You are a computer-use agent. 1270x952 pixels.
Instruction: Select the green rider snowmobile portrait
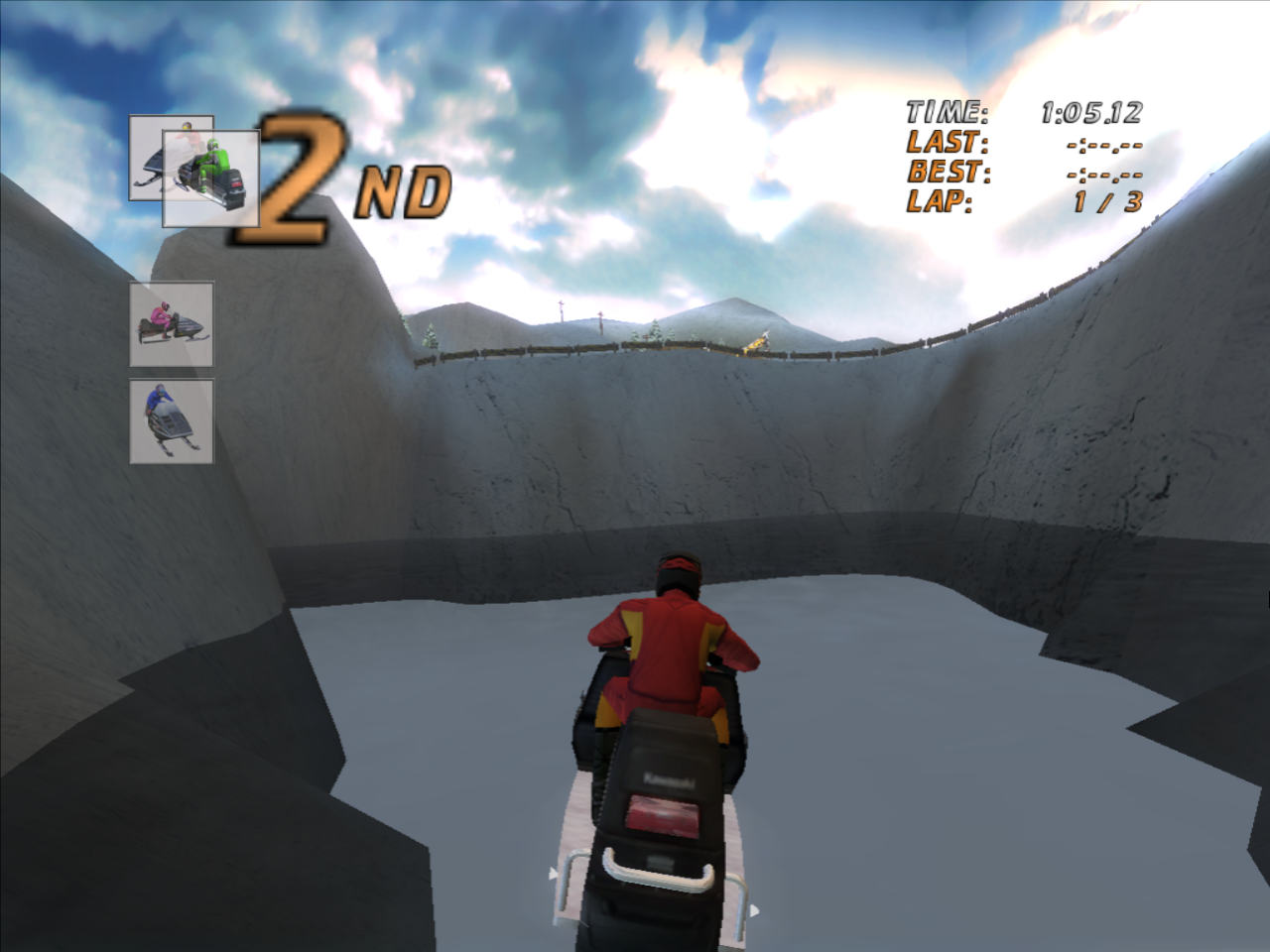(212, 178)
